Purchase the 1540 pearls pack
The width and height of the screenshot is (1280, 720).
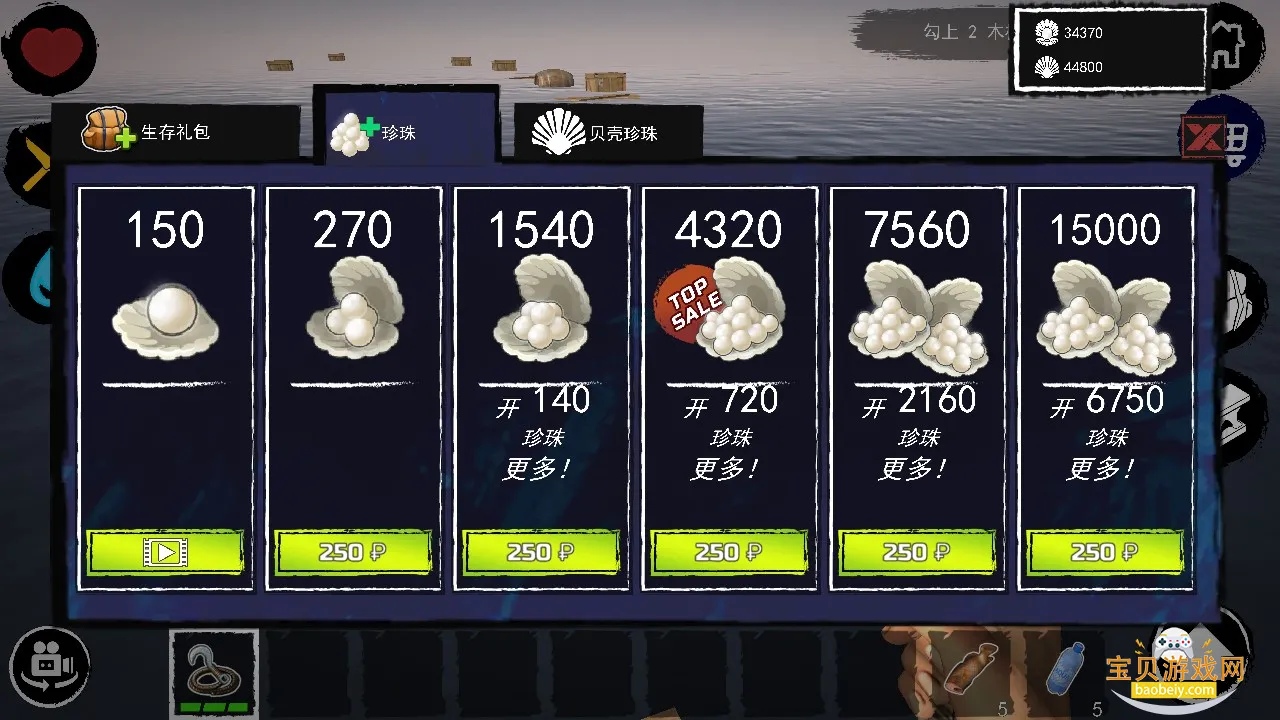point(541,551)
